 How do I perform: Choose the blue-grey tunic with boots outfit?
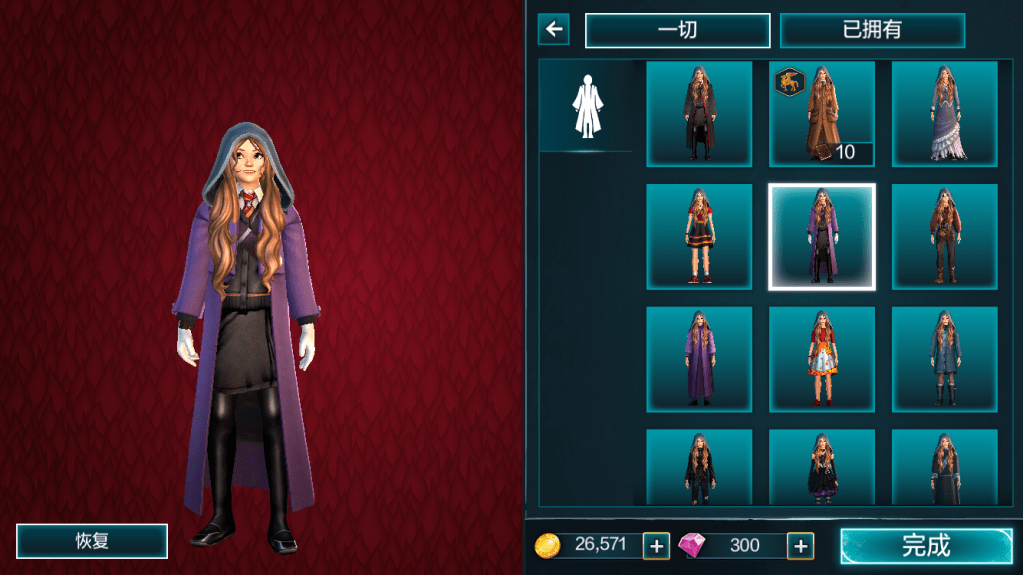coord(944,359)
